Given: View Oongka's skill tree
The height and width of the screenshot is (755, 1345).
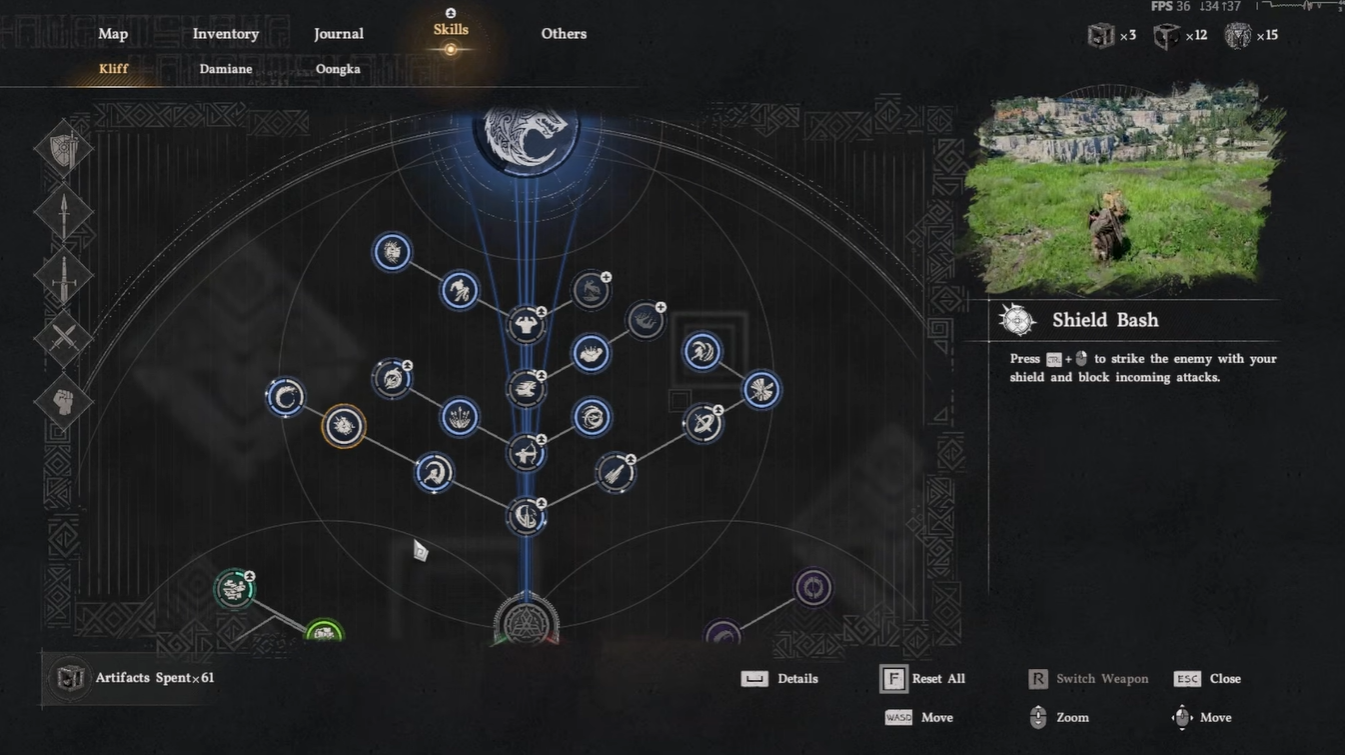Looking at the screenshot, I should pyautogui.click(x=338, y=69).
